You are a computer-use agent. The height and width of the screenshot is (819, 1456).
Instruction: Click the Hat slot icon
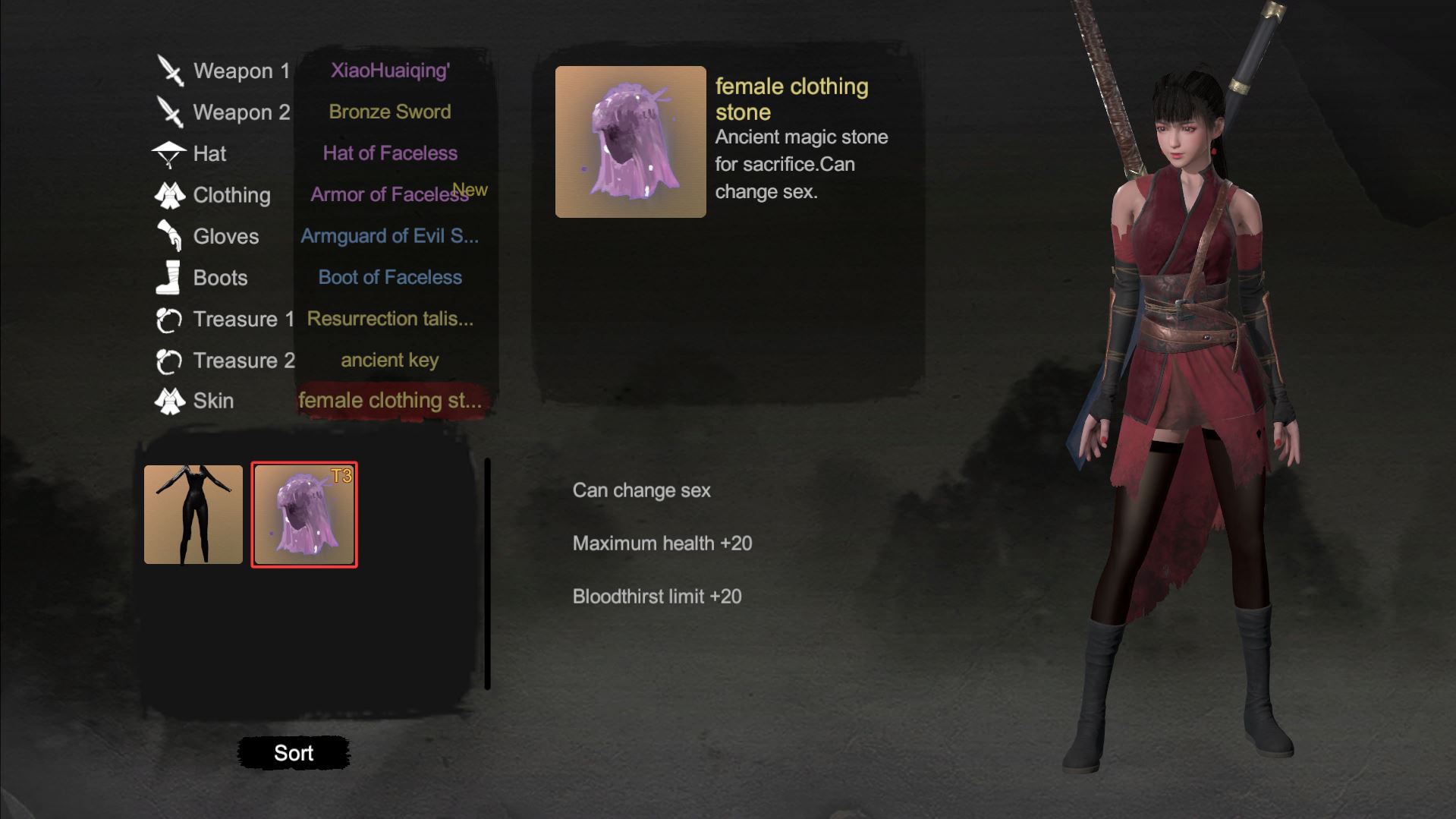(x=168, y=152)
